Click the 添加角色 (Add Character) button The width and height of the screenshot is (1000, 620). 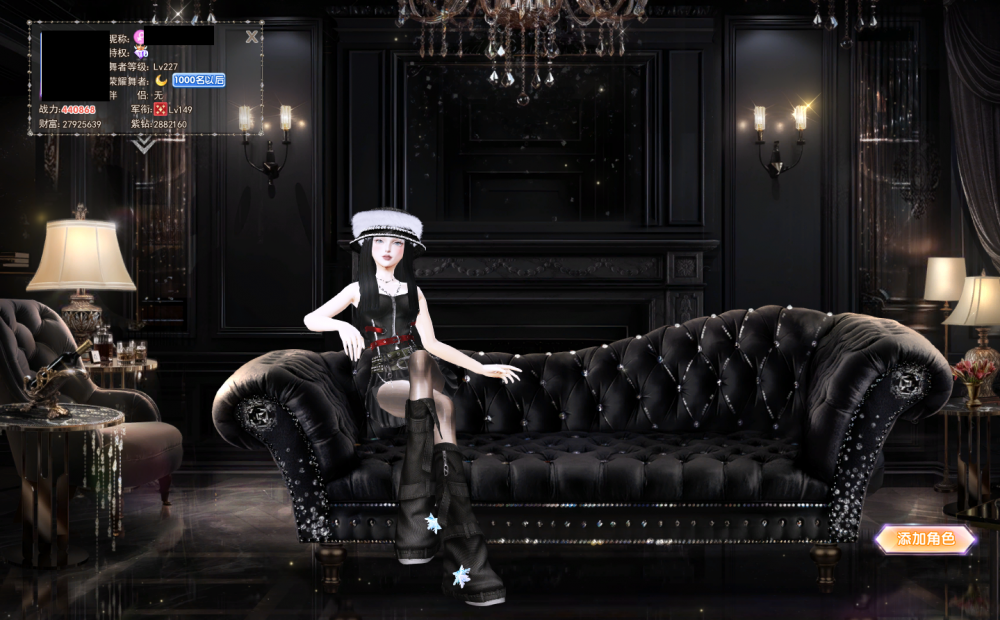pos(925,539)
